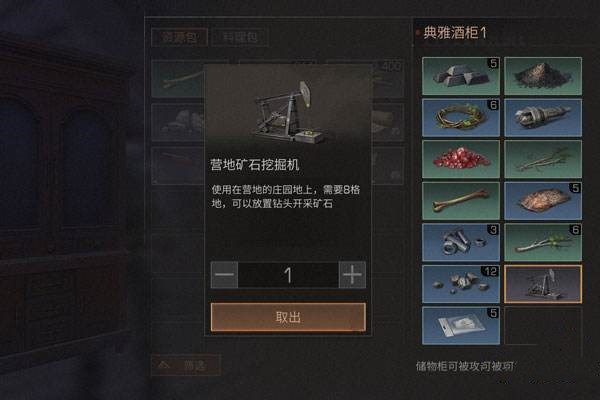Open the 筛选 filter button

click(185, 364)
